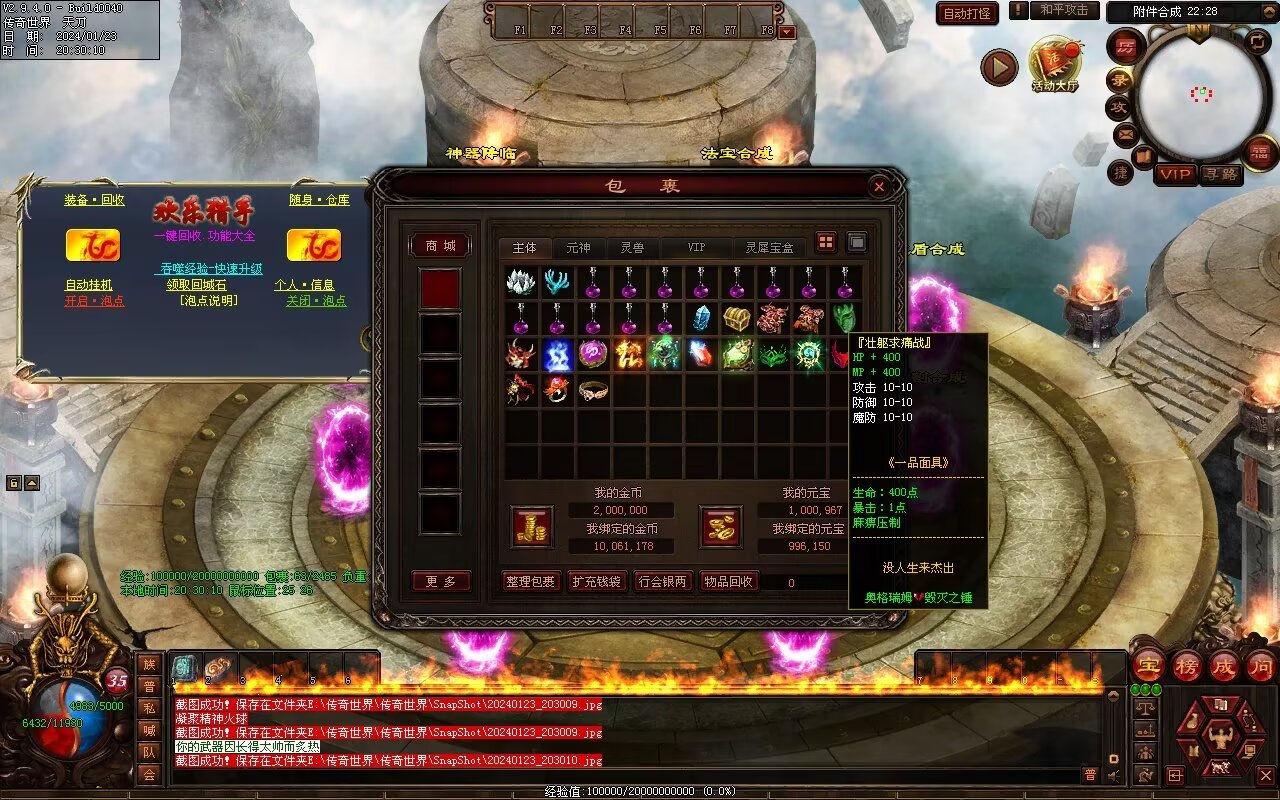The height and width of the screenshot is (800, 1280).
Task: Open the 活动大厅 event hall
Action: click(x=1055, y=66)
